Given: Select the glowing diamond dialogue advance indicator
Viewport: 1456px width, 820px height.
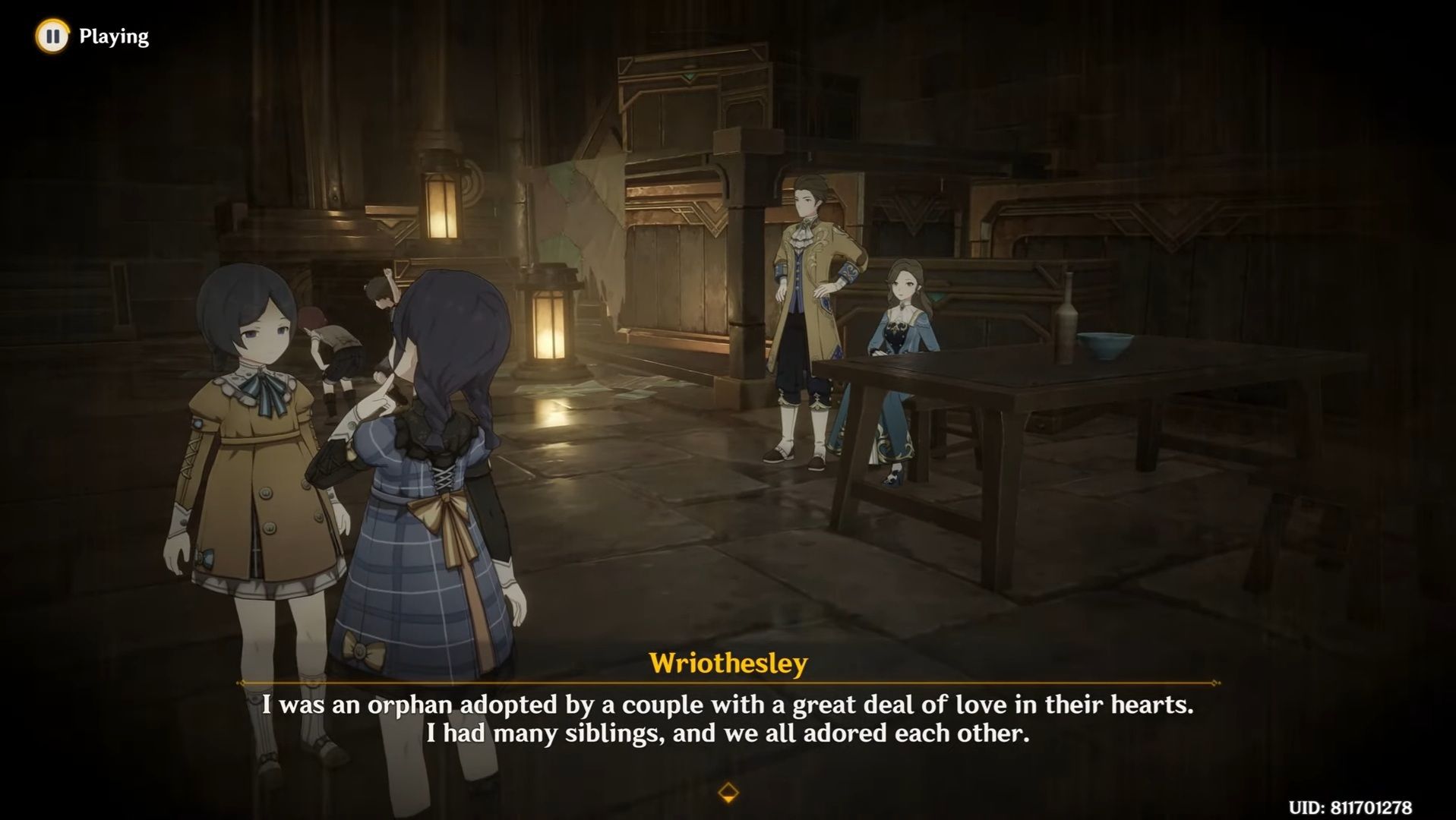Looking at the screenshot, I should (728, 790).
